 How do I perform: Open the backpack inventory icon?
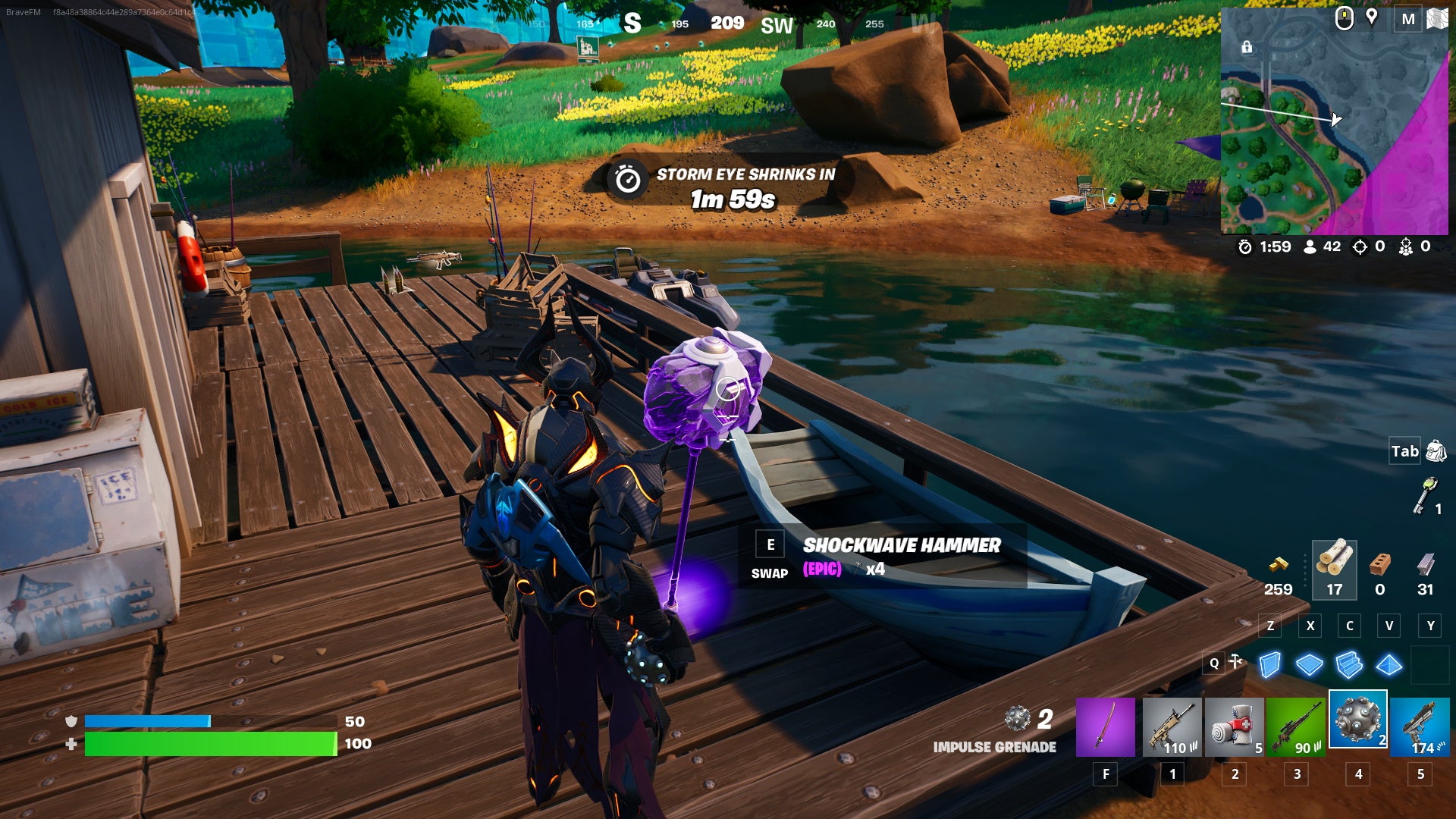pyautogui.click(x=1436, y=451)
